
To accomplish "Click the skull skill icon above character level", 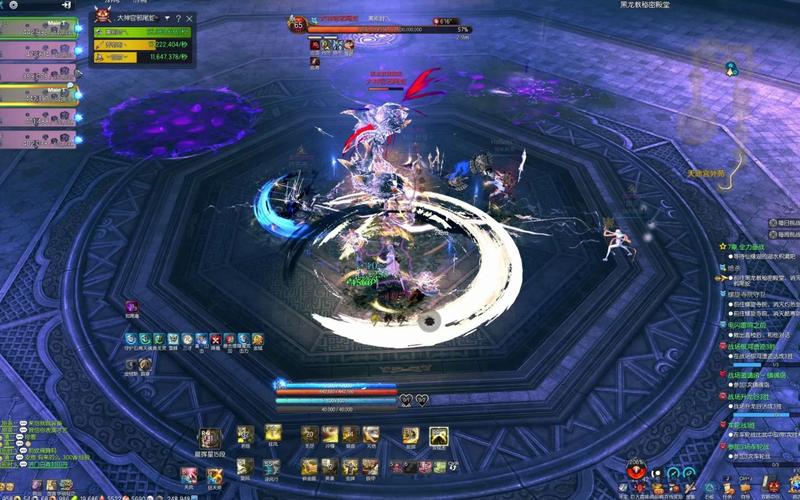I will pyautogui.click(x=212, y=435).
